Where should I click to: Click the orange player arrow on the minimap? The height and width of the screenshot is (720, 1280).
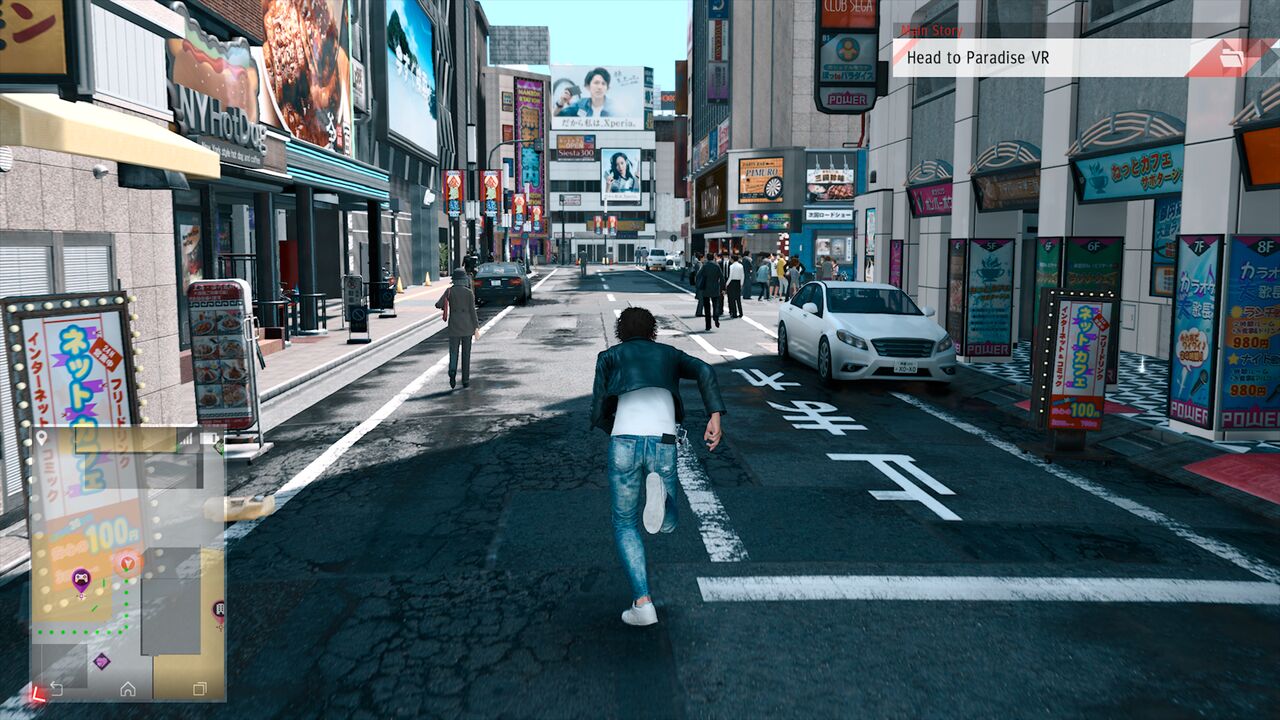pos(127,563)
